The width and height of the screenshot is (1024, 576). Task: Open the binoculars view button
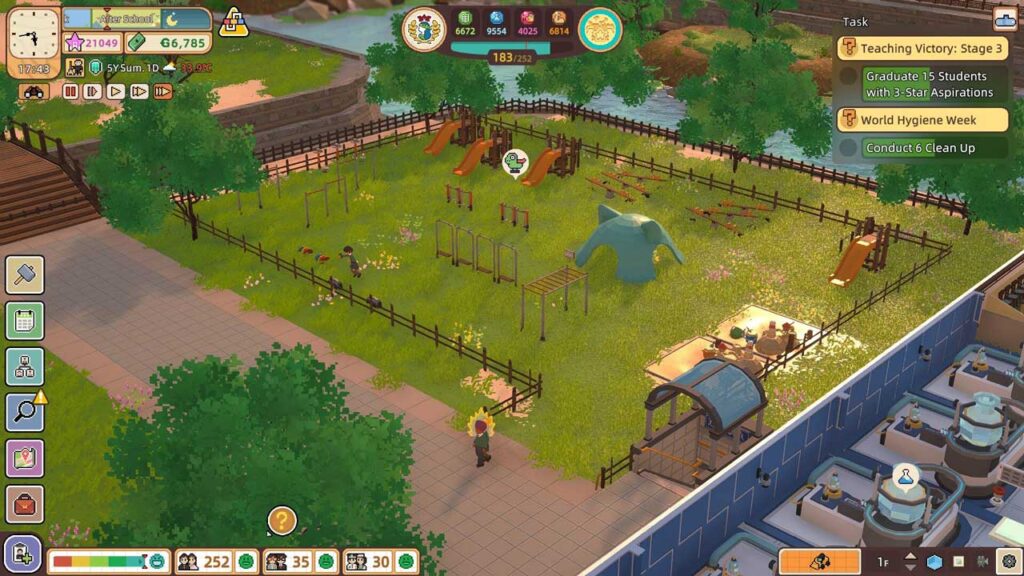tap(34, 91)
